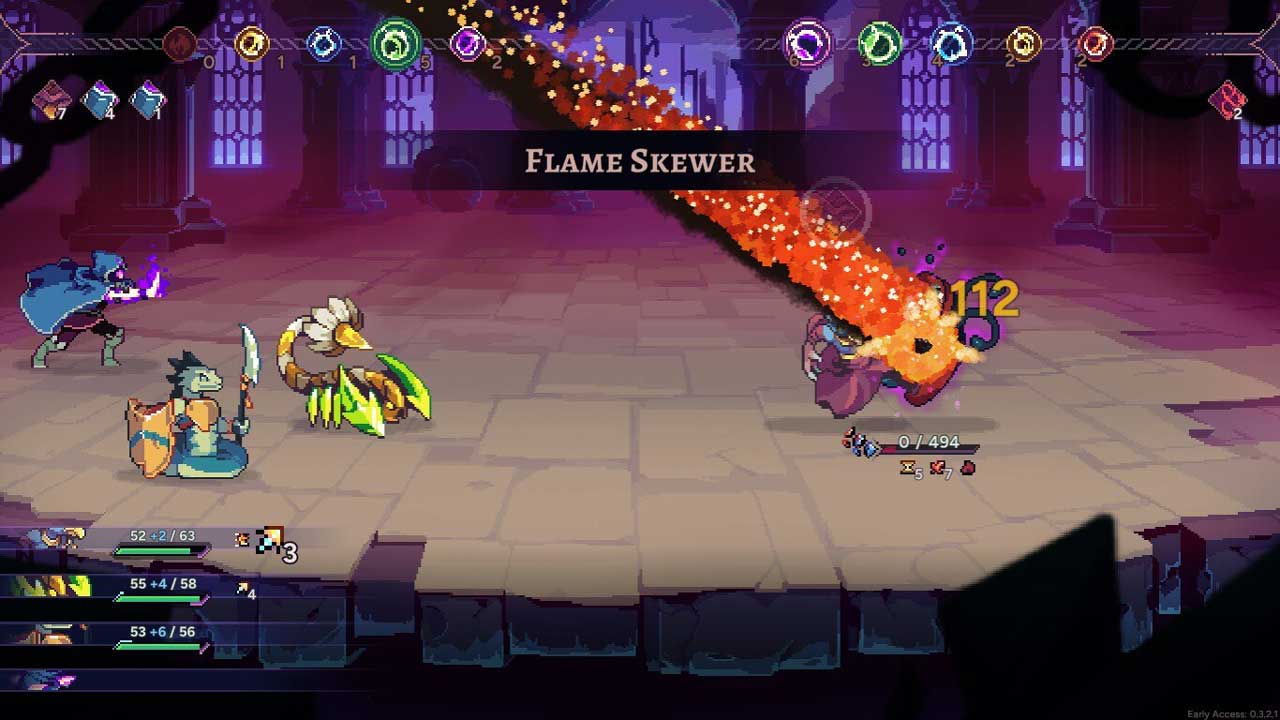This screenshot has width=1280, height=720.
Task: Select the large purple orb in the right group
Action: [x=806, y=44]
